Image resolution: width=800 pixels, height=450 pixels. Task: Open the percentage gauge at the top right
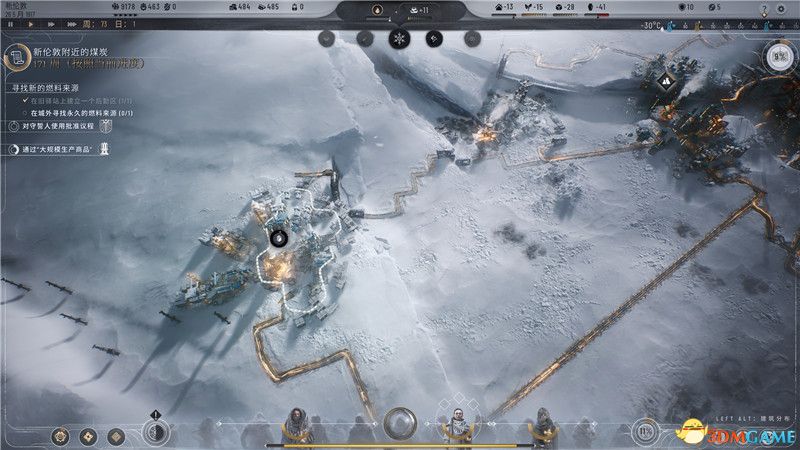(780, 56)
